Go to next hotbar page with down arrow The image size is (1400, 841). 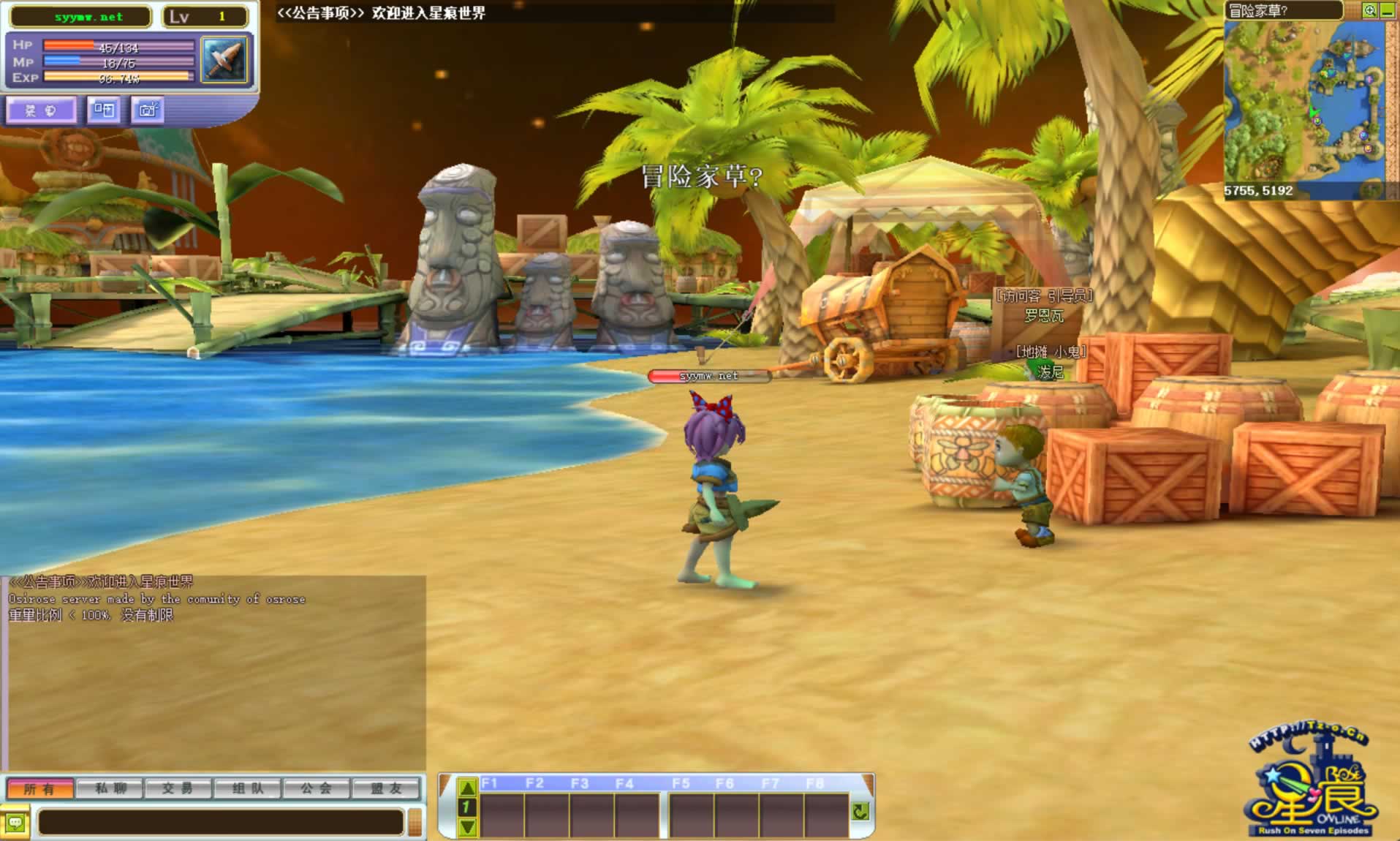click(467, 827)
